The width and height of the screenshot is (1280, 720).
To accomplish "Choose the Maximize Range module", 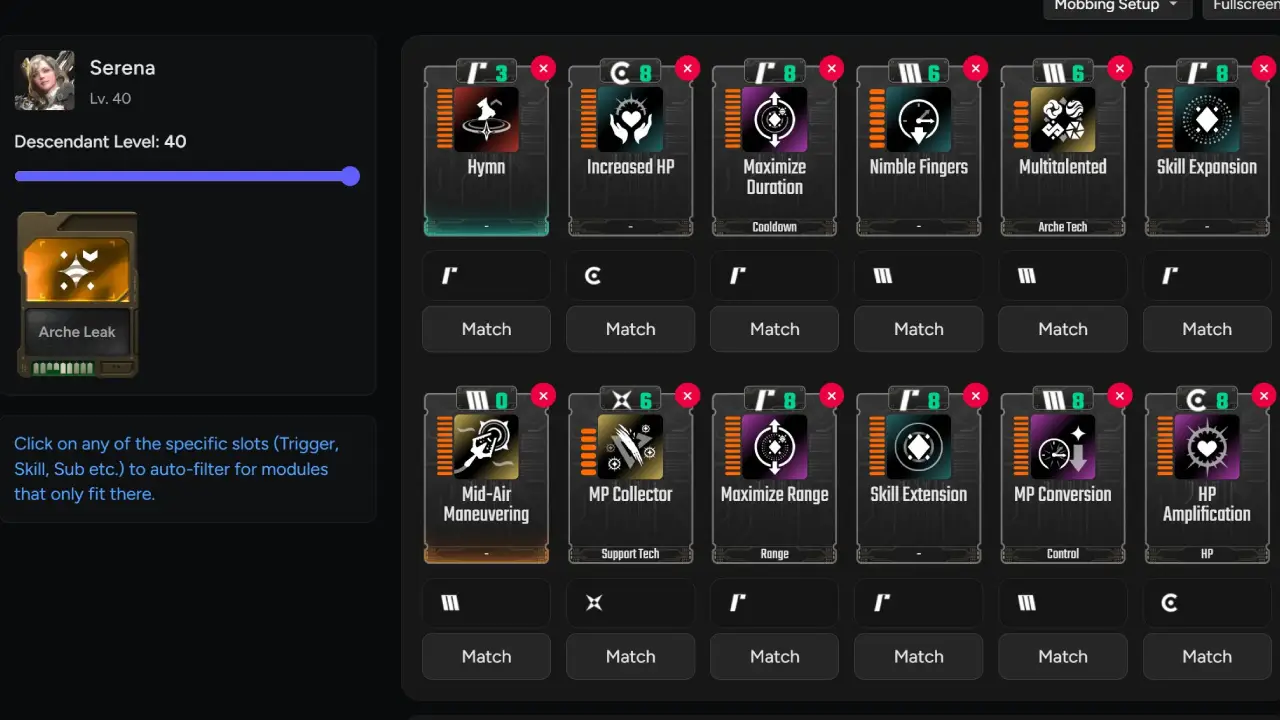I will click(774, 478).
